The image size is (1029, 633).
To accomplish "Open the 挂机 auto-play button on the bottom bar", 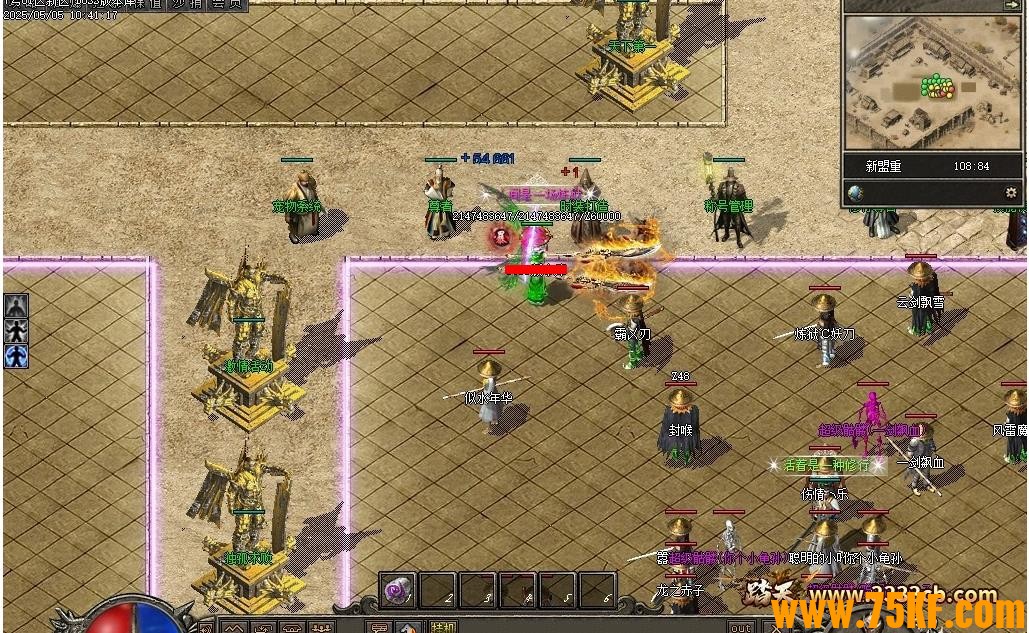I will click(441, 627).
